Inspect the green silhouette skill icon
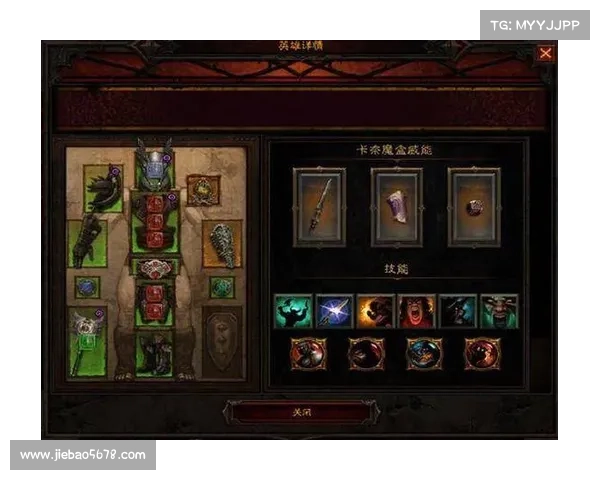 click(x=293, y=311)
